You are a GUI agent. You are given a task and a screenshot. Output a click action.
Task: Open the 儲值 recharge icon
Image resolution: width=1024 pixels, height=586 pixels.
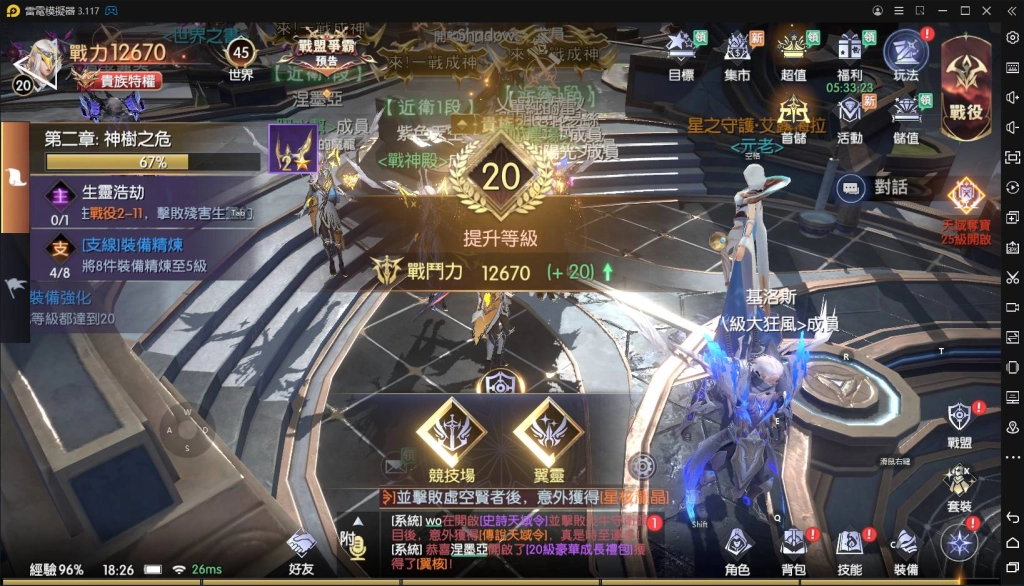coord(906,117)
